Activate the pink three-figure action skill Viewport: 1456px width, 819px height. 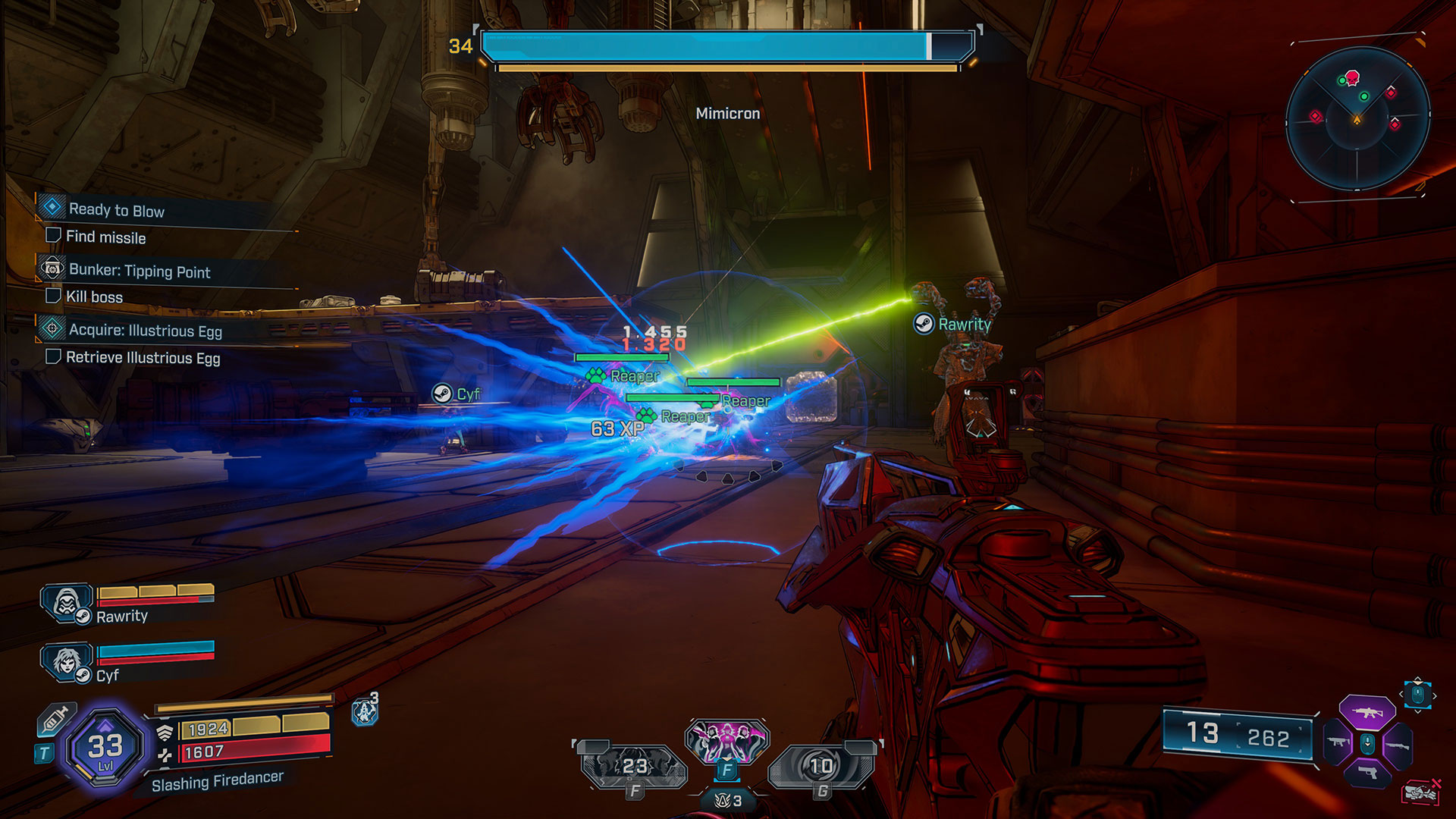pos(726,740)
